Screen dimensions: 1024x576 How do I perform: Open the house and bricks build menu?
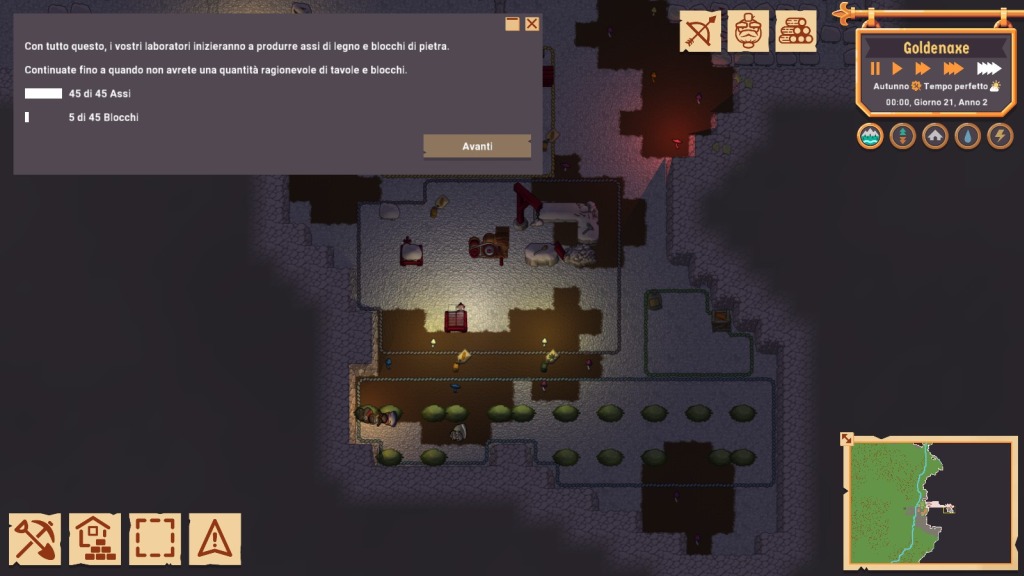95,539
